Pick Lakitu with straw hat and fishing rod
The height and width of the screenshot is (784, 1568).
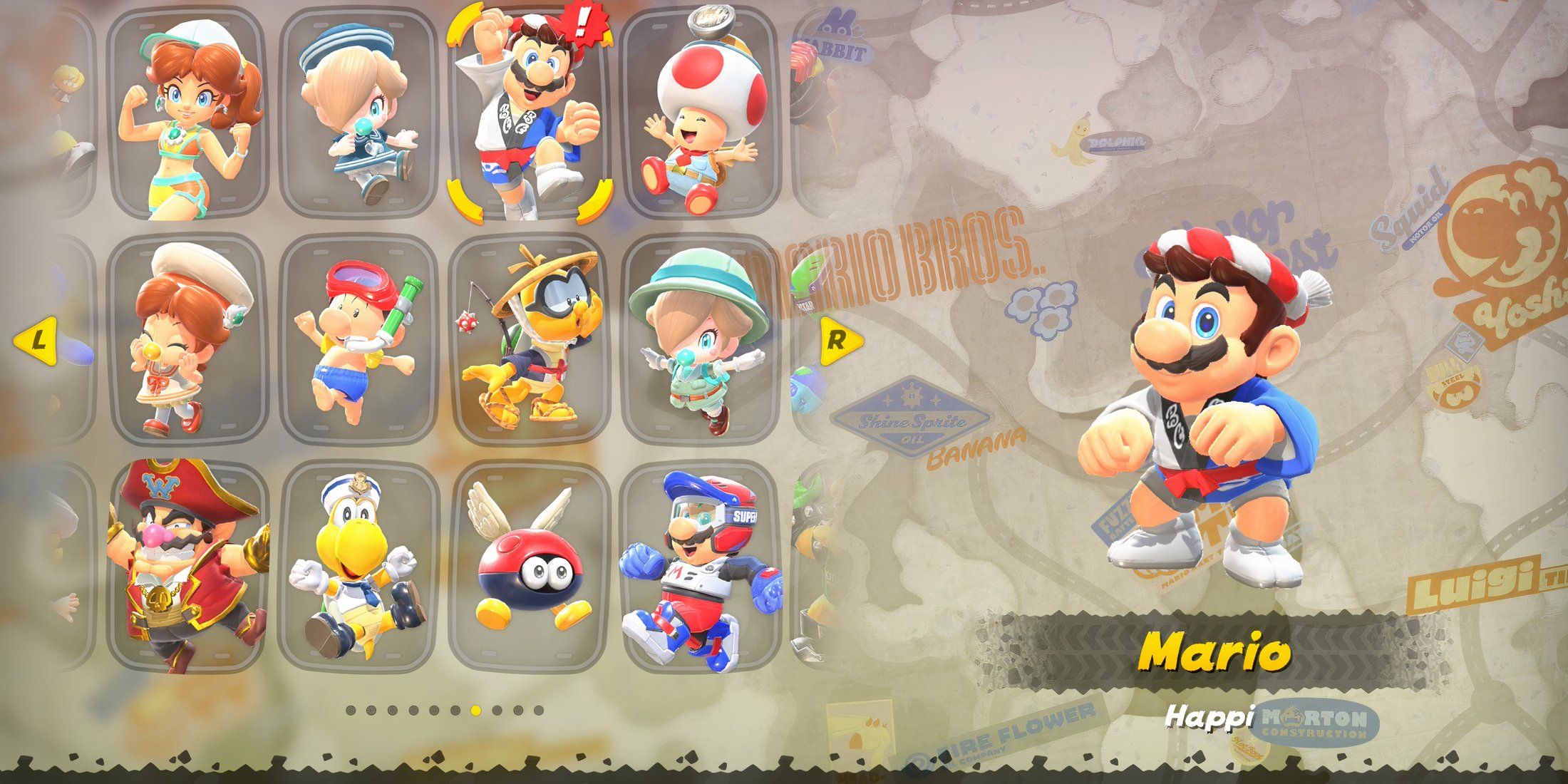529,341
